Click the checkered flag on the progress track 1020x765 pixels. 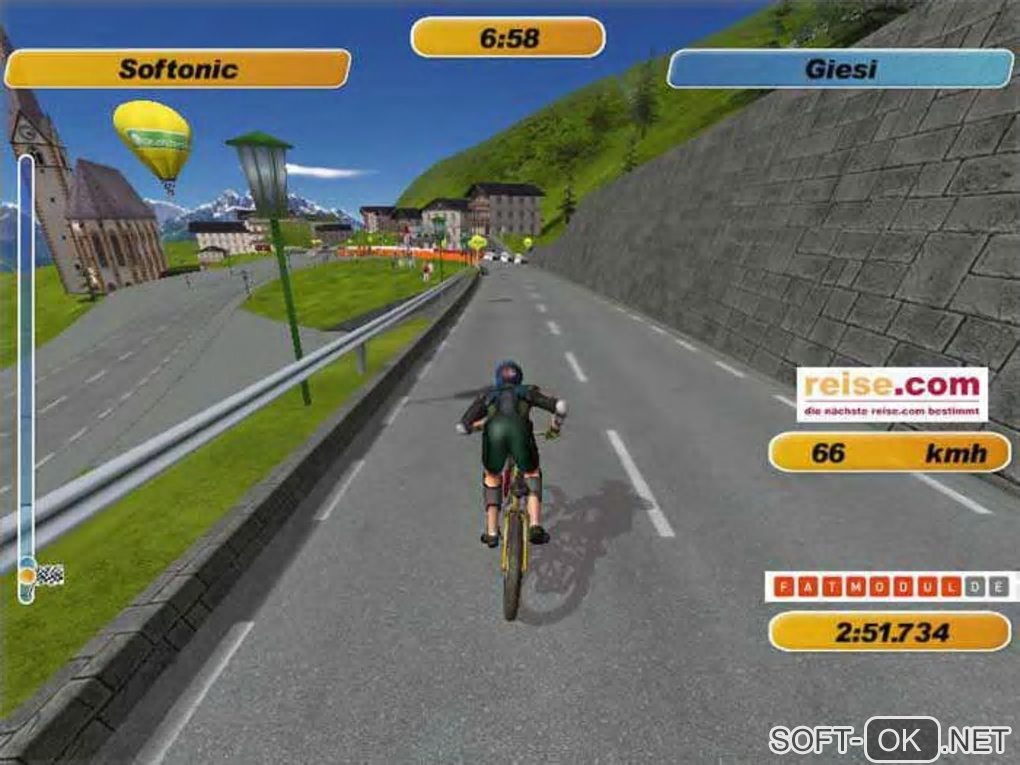50,574
